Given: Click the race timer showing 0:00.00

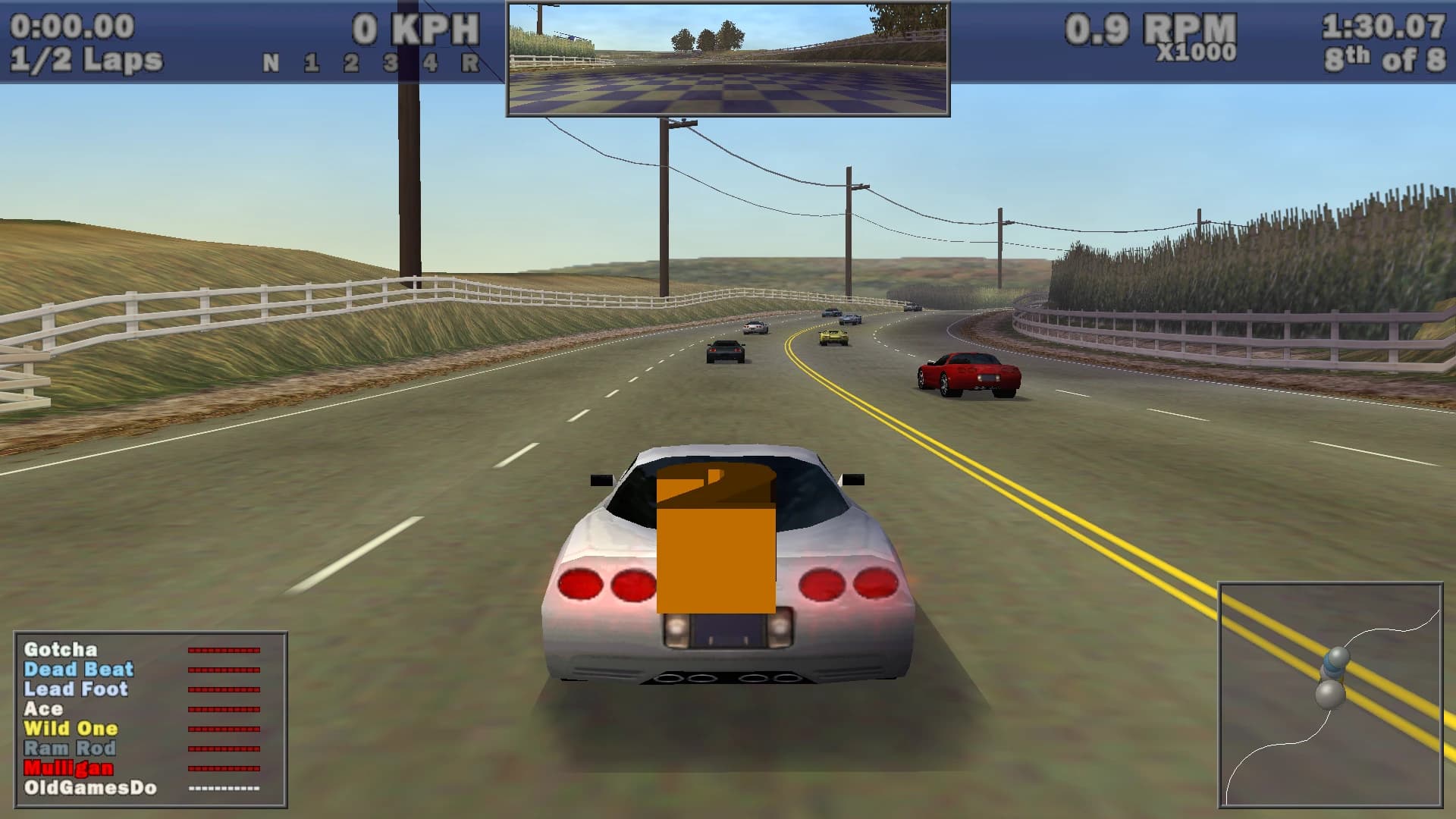Looking at the screenshot, I should click(72, 24).
